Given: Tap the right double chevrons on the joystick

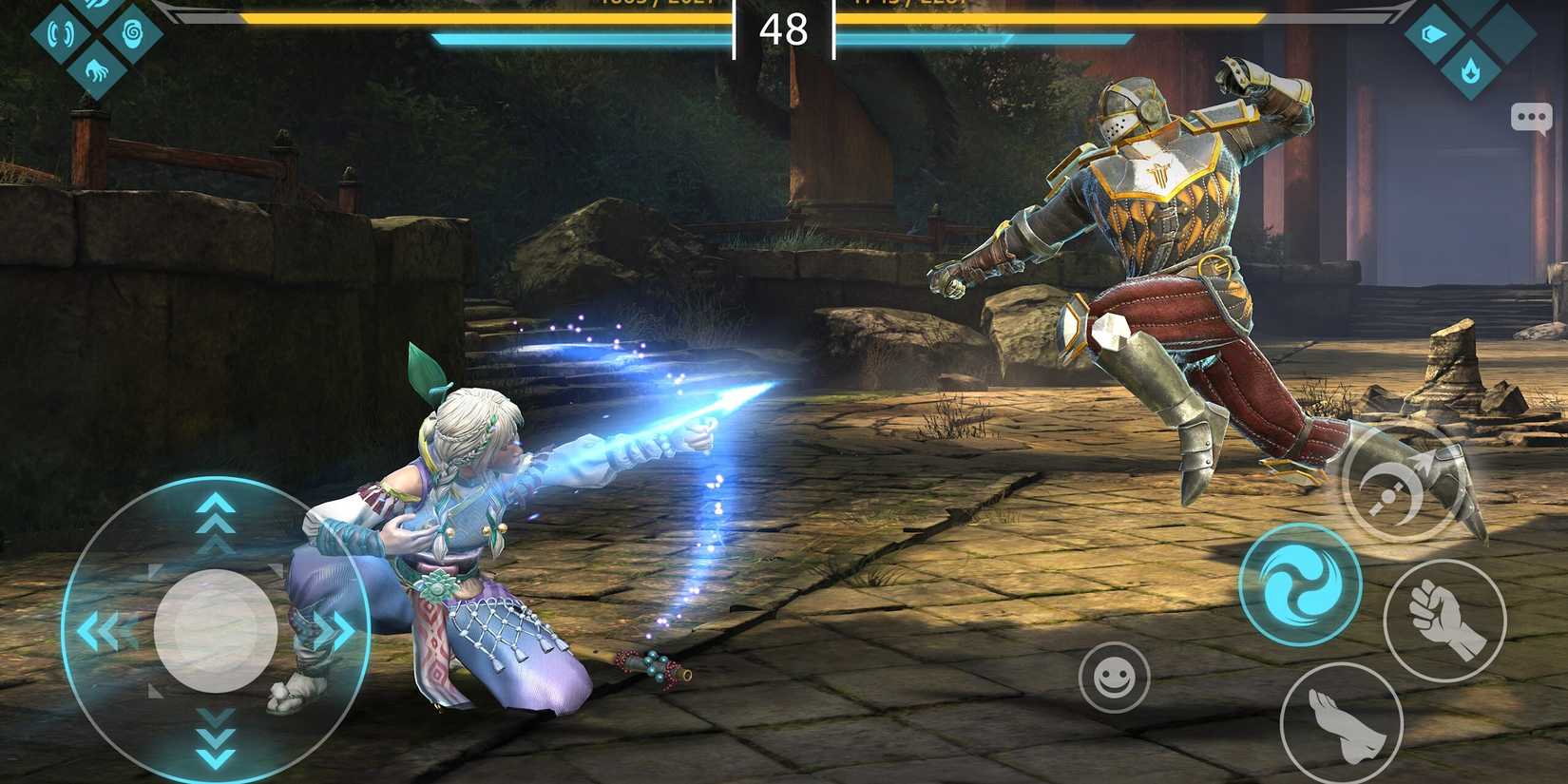Looking at the screenshot, I should [330, 627].
